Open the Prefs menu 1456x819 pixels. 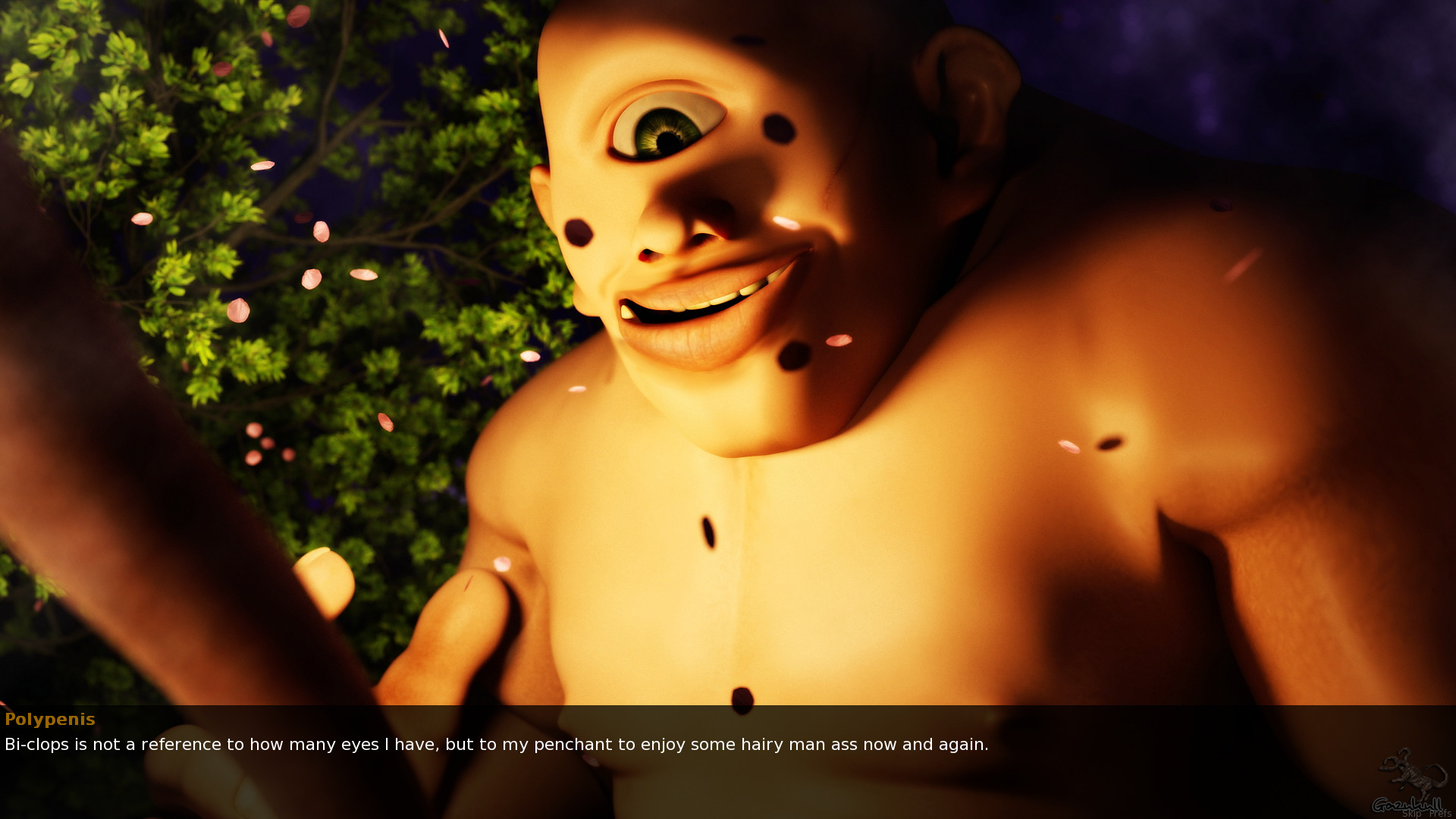[x=1441, y=813]
